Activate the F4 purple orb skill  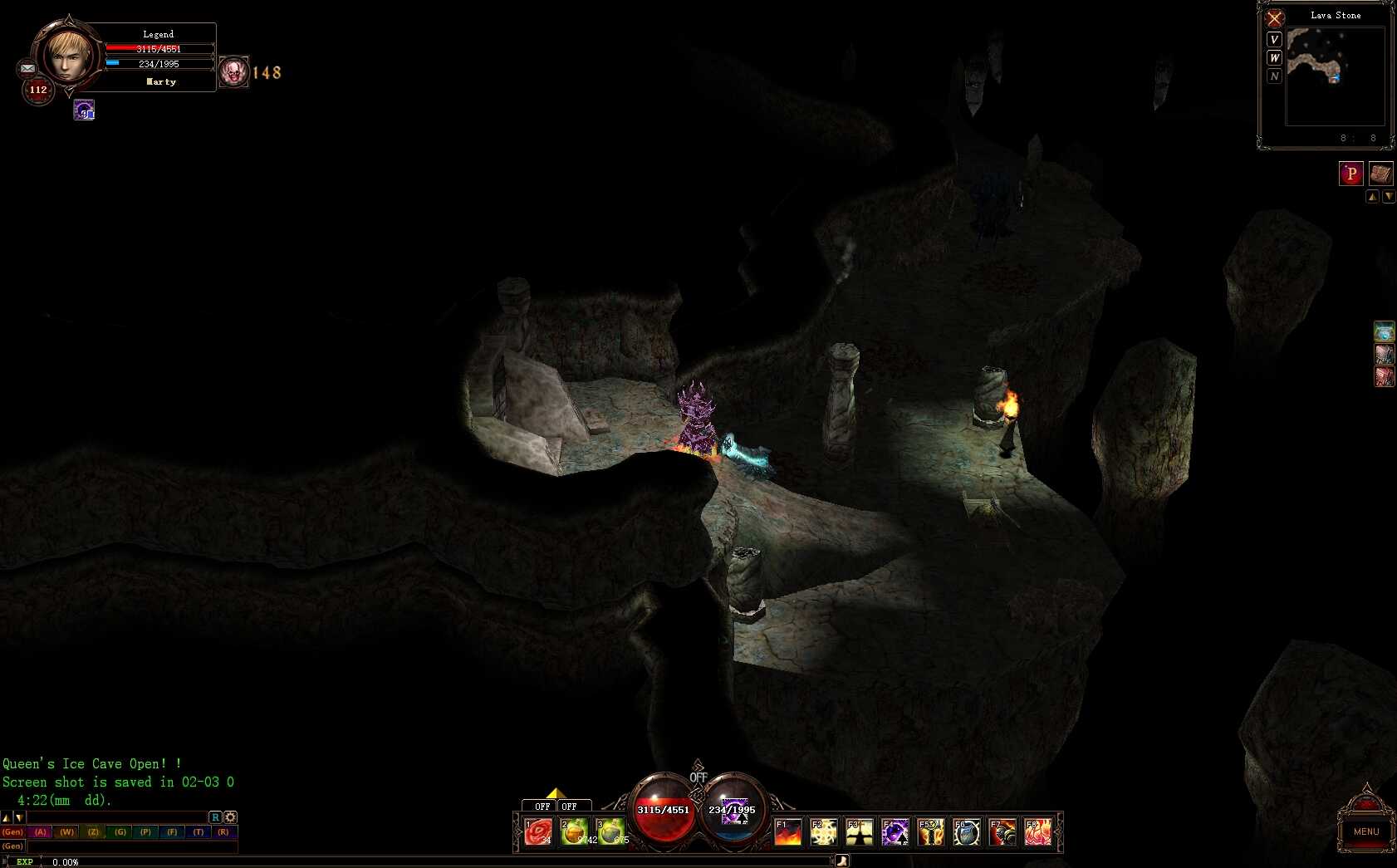click(x=895, y=831)
